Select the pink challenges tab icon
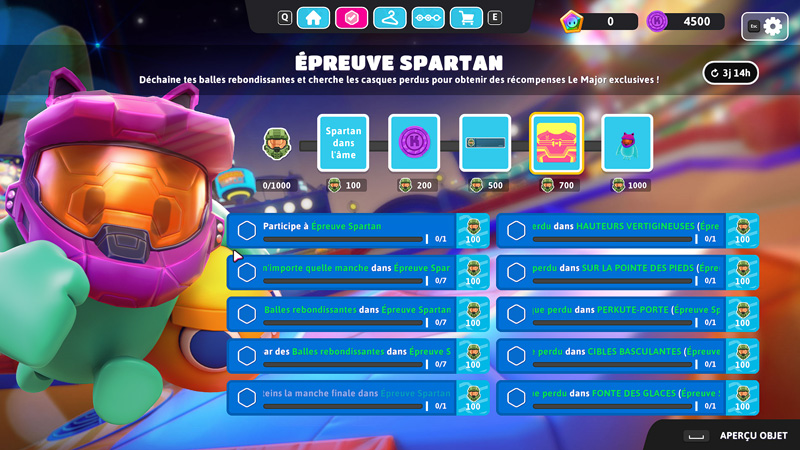Image resolution: width=800 pixels, height=450 pixels. [x=351, y=17]
